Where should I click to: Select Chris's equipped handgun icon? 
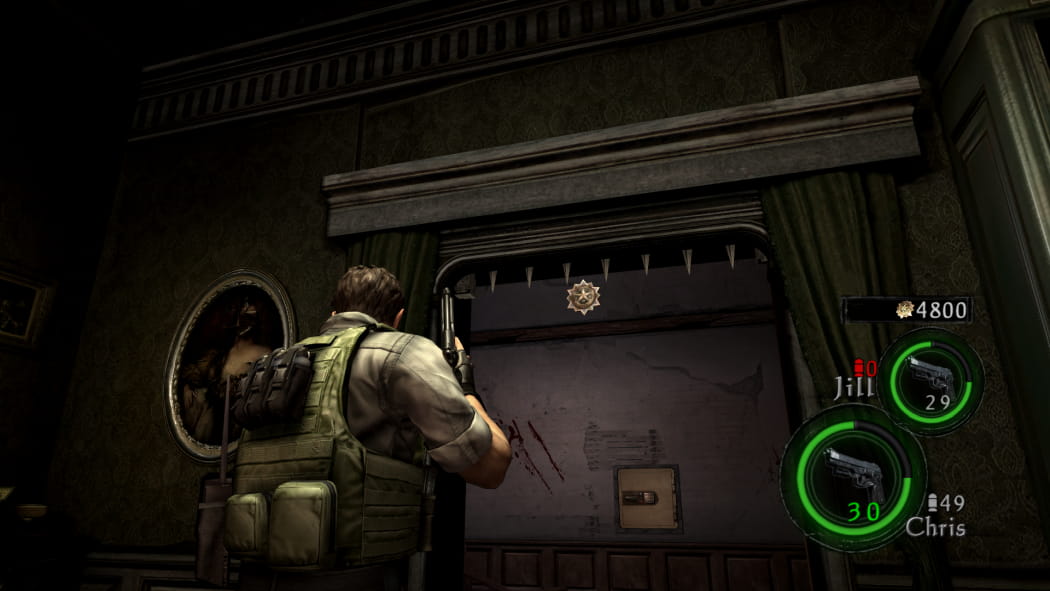pyautogui.click(x=852, y=474)
